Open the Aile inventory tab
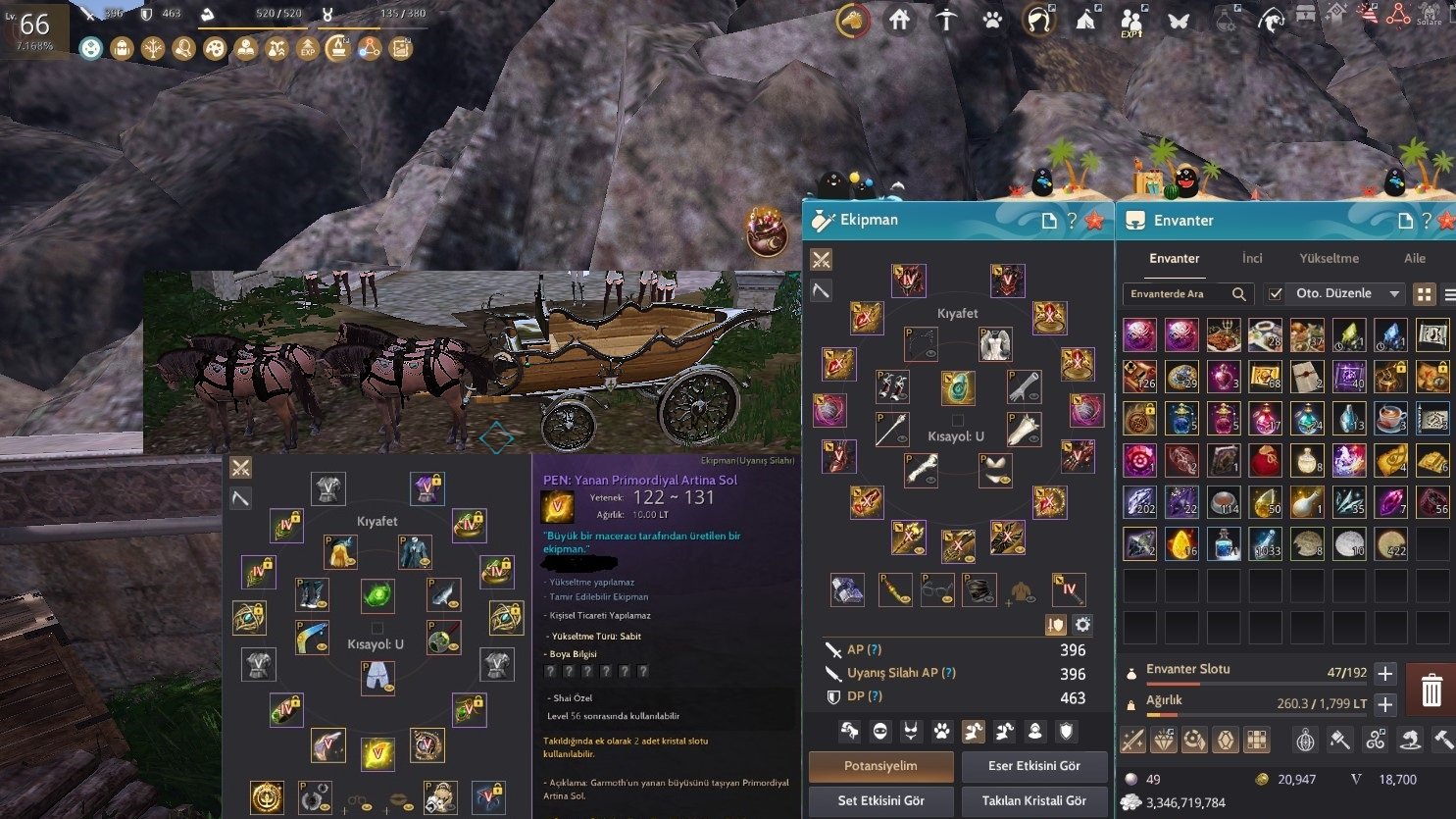Screen dimensions: 1456x819 [x=1414, y=258]
